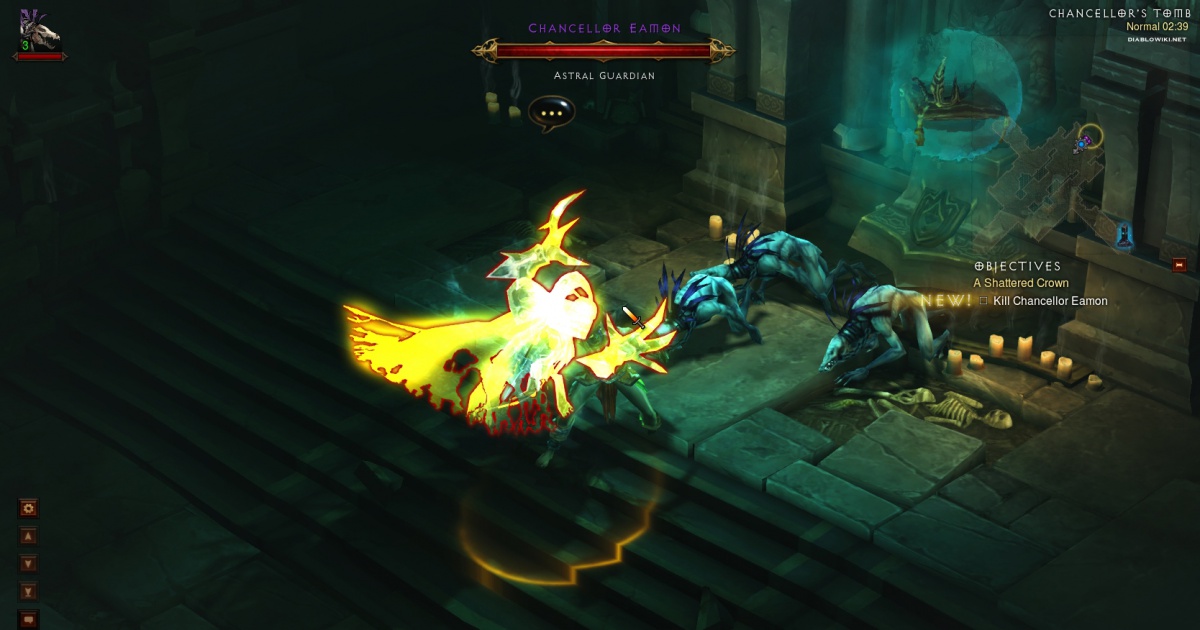Jump to the bottom of chat log
Image resolution: width=1200 pixels, height=630 pixels.
tap(28, 592)
